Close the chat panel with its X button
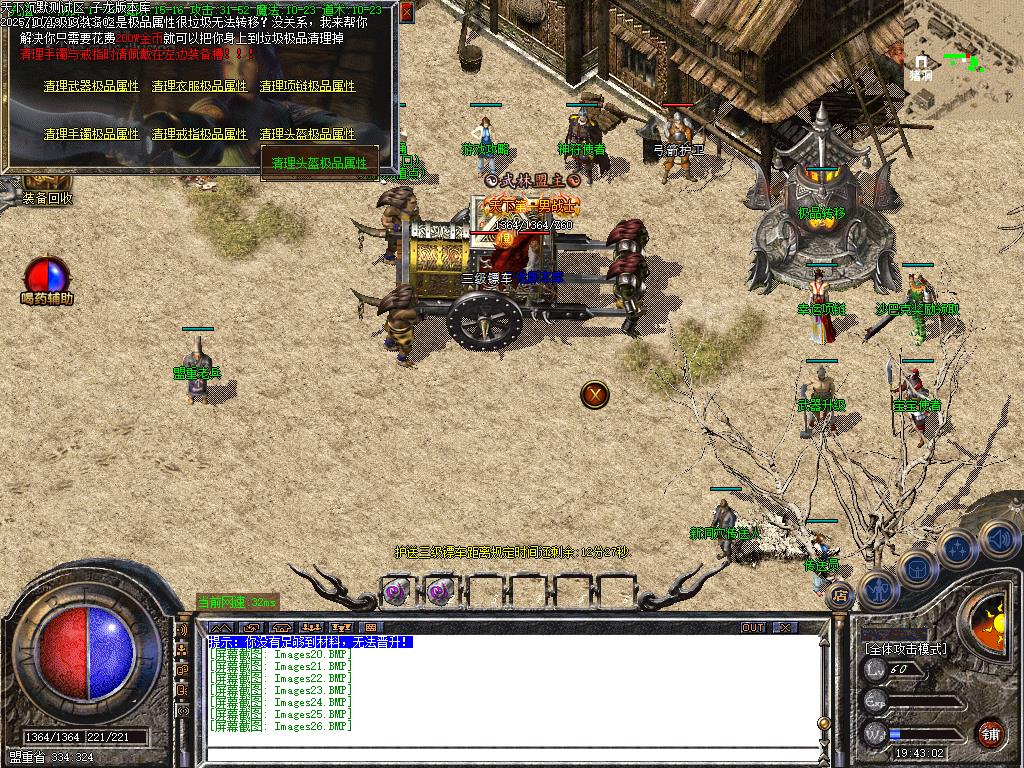1024x768 pixels. [x=785, y=627]
